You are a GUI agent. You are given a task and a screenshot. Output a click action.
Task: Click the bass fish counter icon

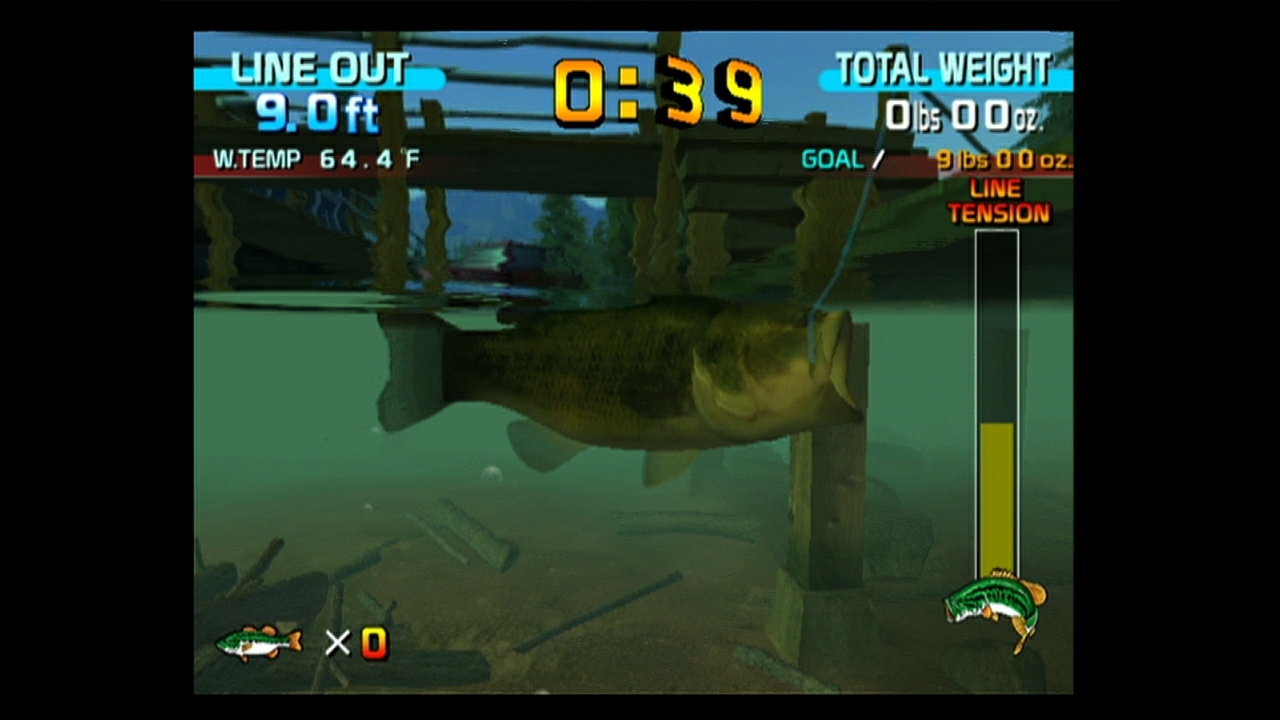coord(258,644)
